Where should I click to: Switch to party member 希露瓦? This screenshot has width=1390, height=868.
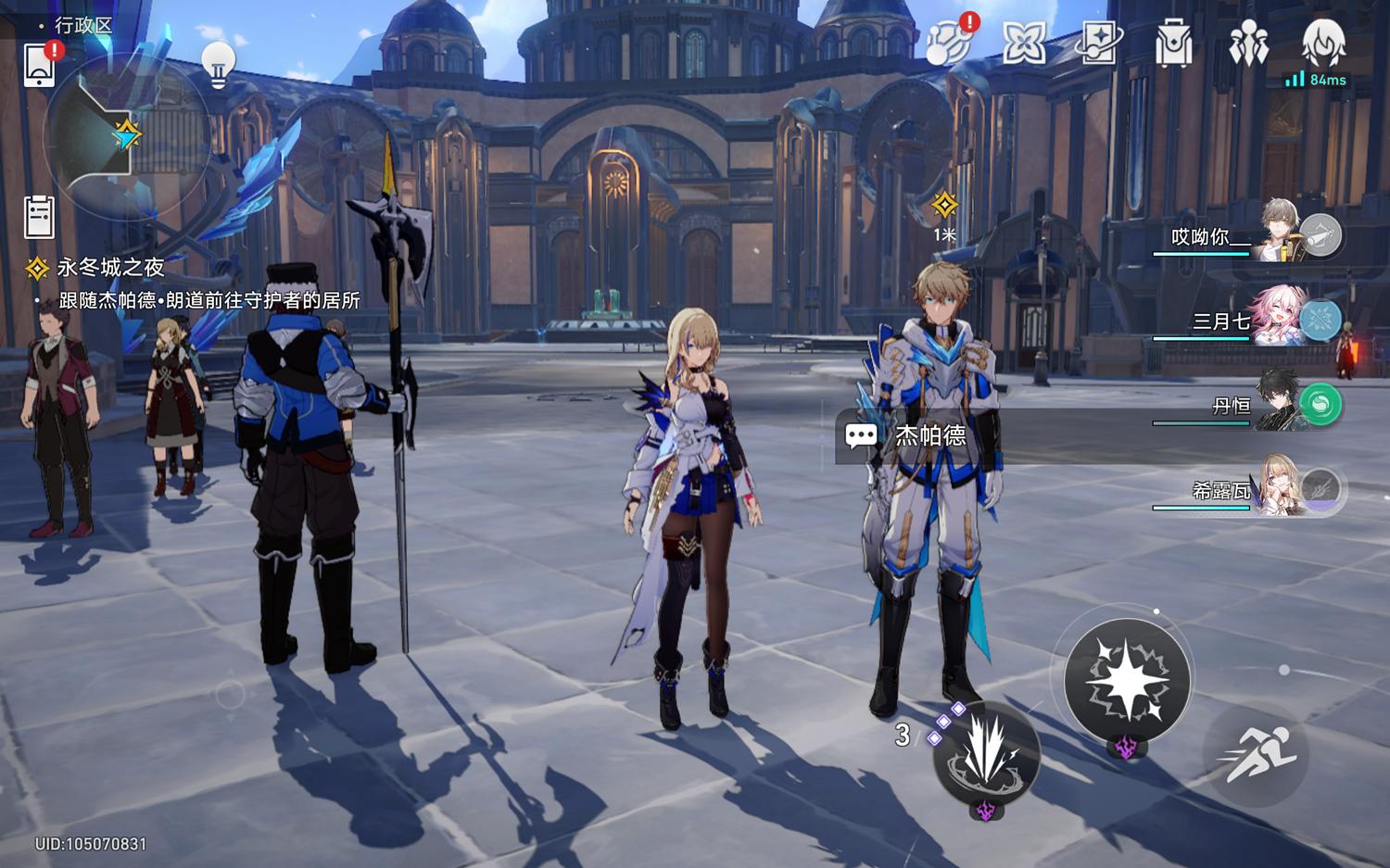[1248, 489]
